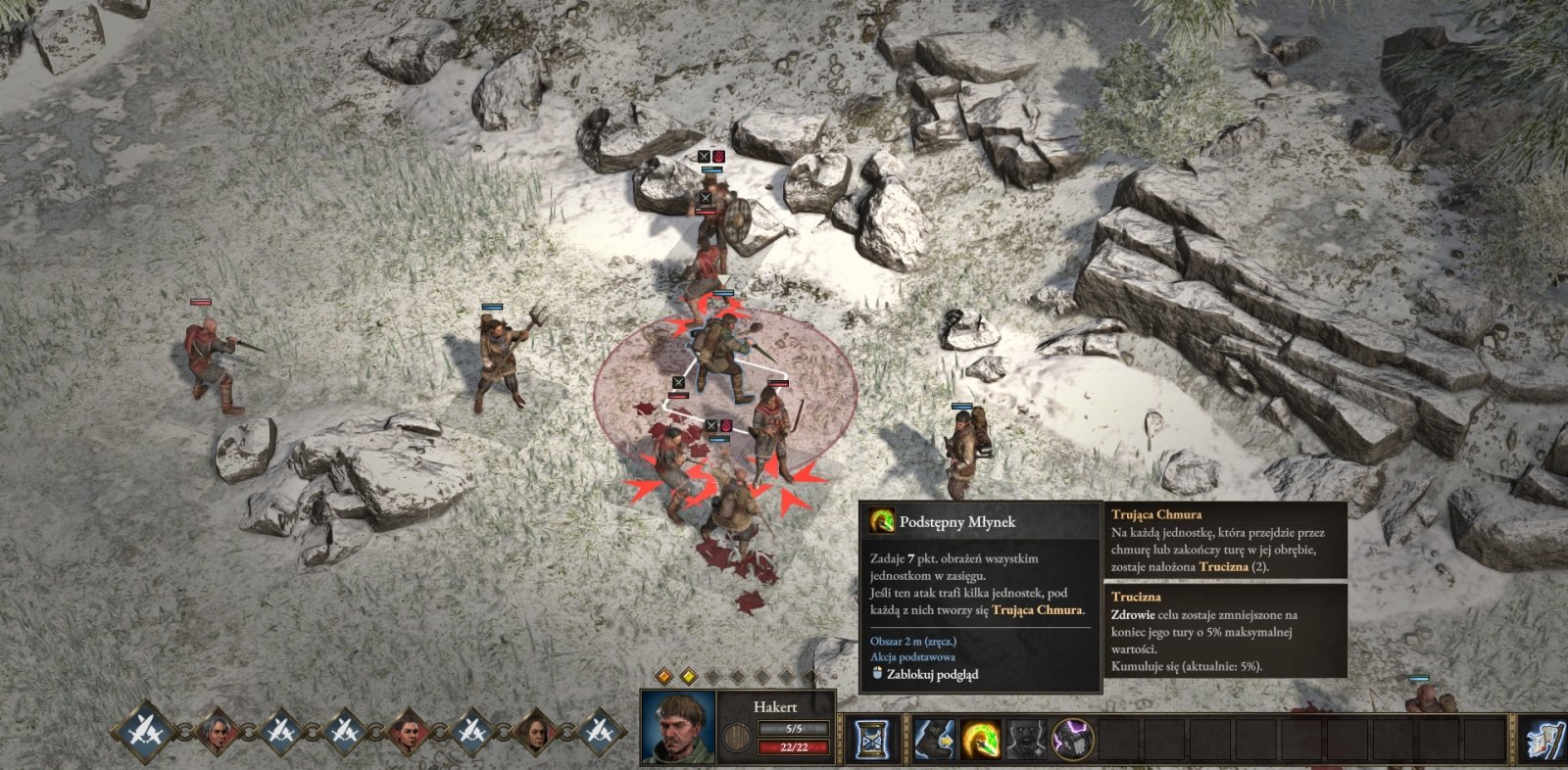The height and width of the screenshot is (770, 1568).
Task: Click the hourglass end turn button
Action: pyautogui.click(x=869, y=739)
